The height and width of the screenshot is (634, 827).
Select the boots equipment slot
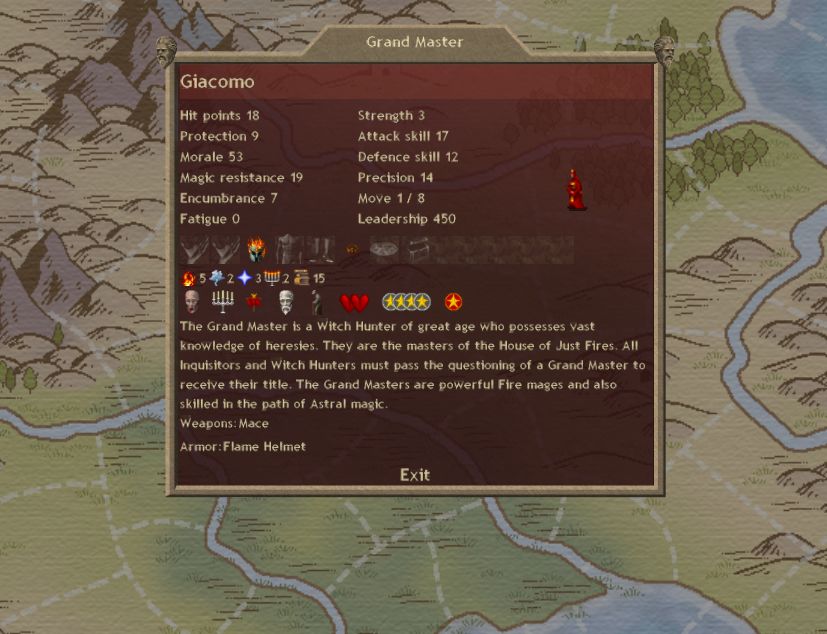(320, 249)
